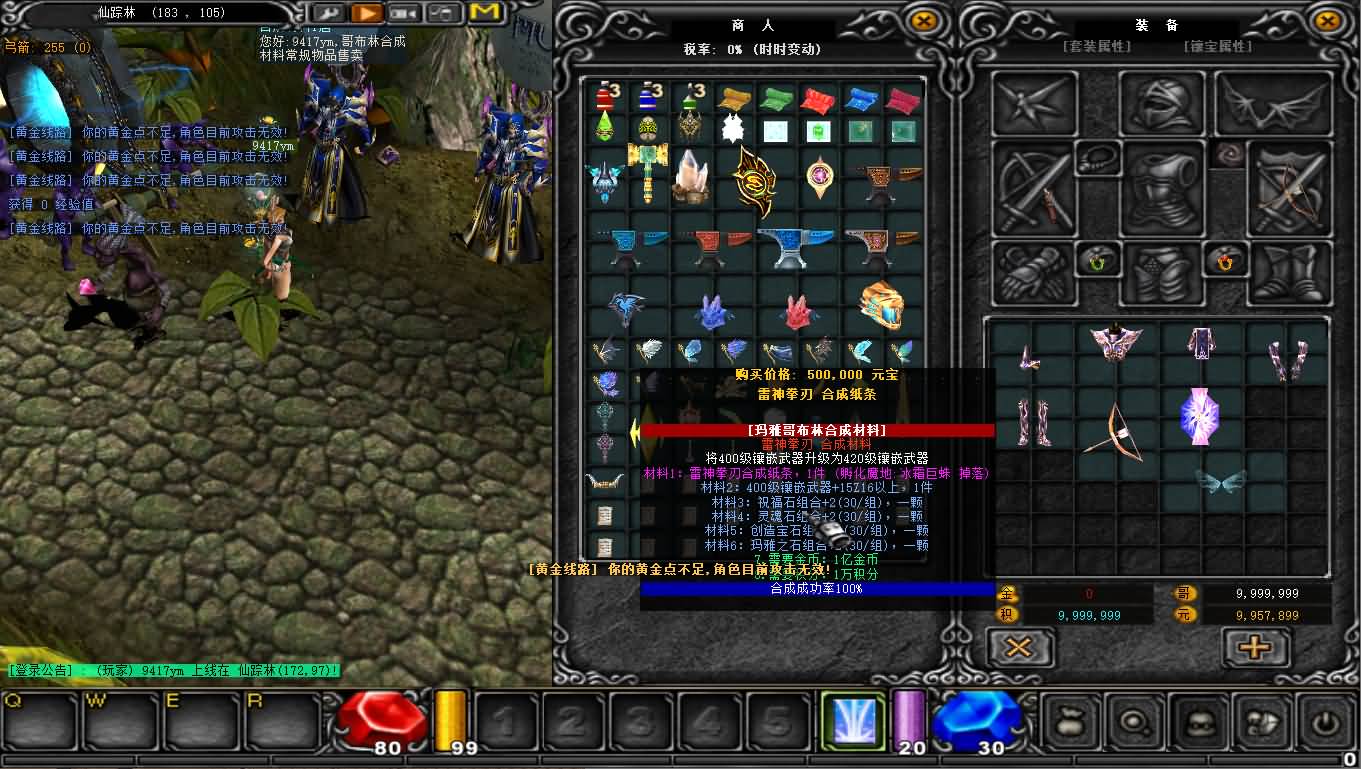
Task: Select the helmet equipment slot
Action: click(1161, 103)
